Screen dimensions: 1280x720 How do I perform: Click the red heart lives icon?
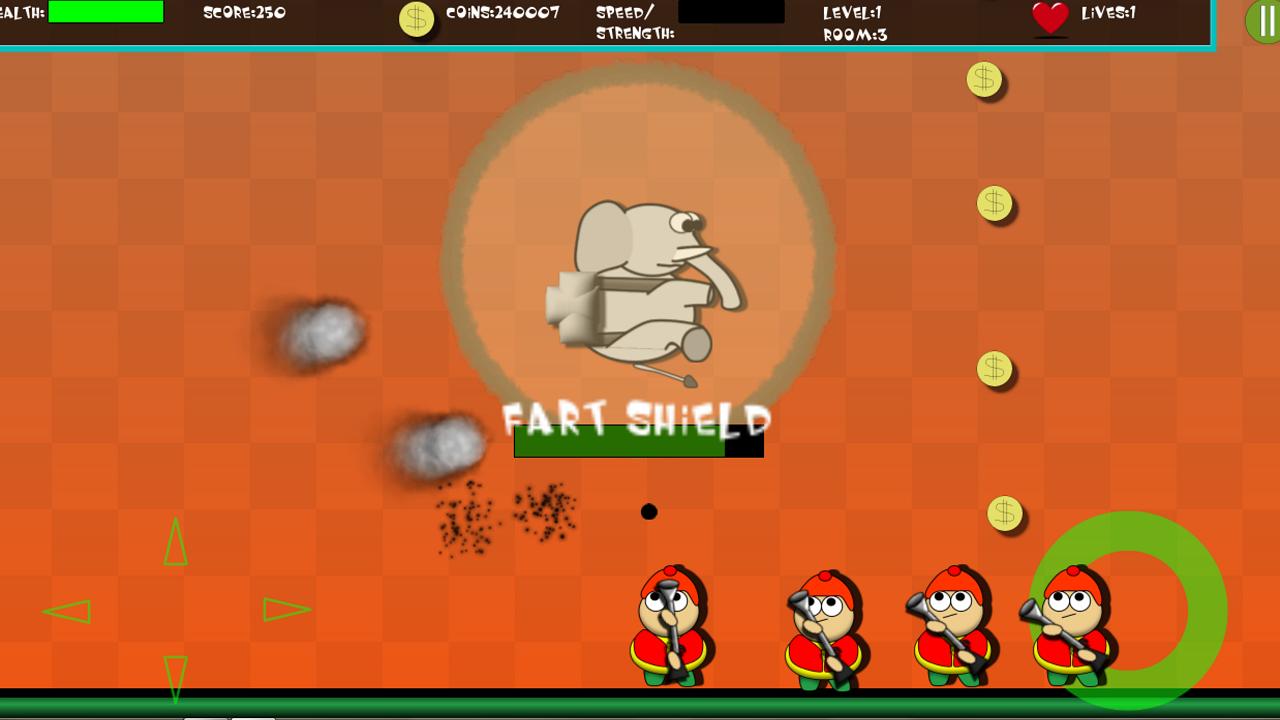point(1049,17)
